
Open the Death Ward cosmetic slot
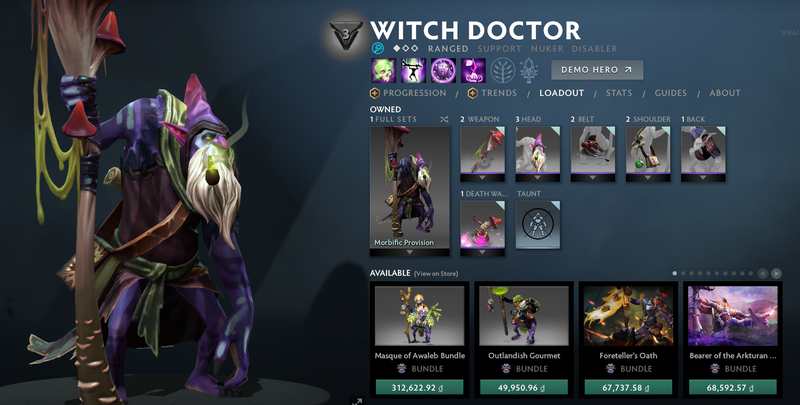[x=482, y=225]
